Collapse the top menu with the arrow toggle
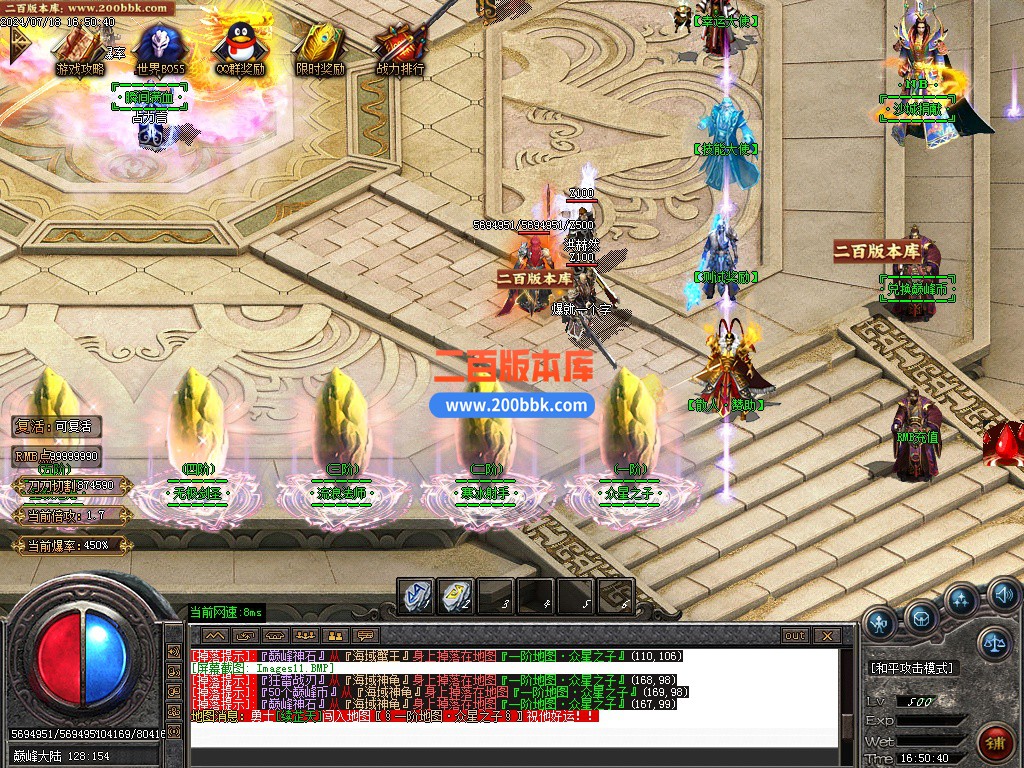Viewport: 1024px width, 768px height. [19, 46]
